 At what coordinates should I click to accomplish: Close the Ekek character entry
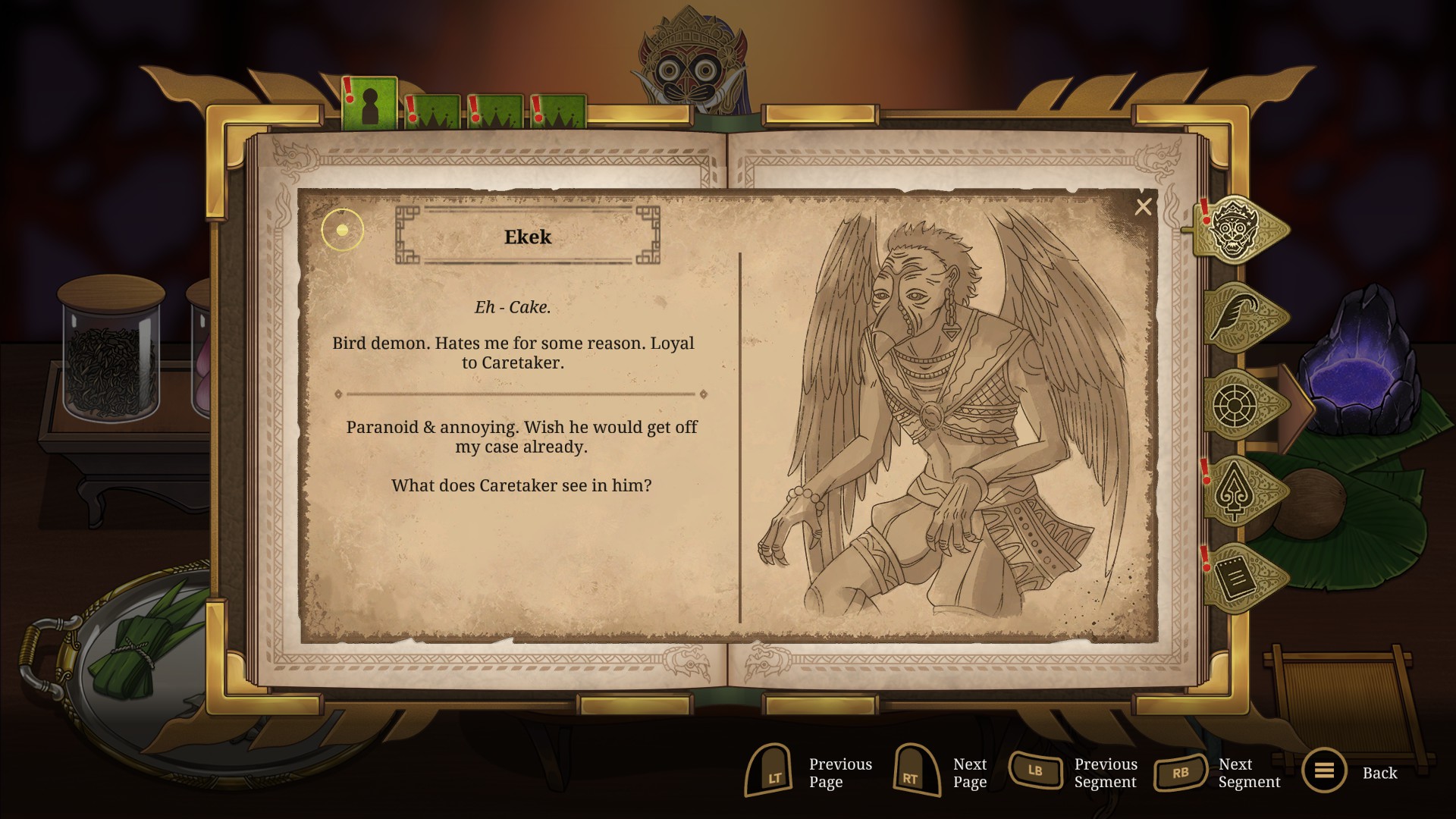(x=1143, y=207)
